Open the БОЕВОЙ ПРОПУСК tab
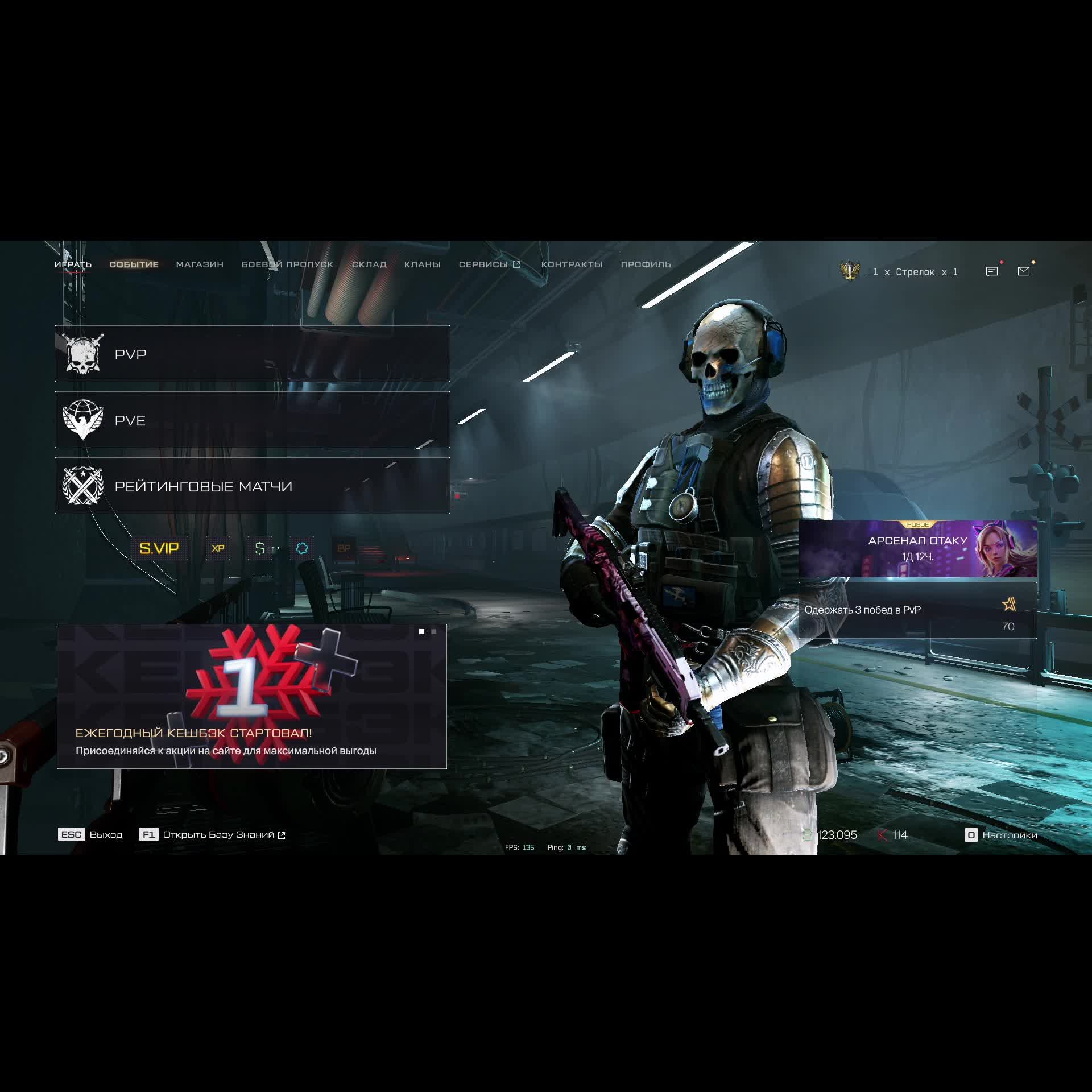 click(287, 264)
